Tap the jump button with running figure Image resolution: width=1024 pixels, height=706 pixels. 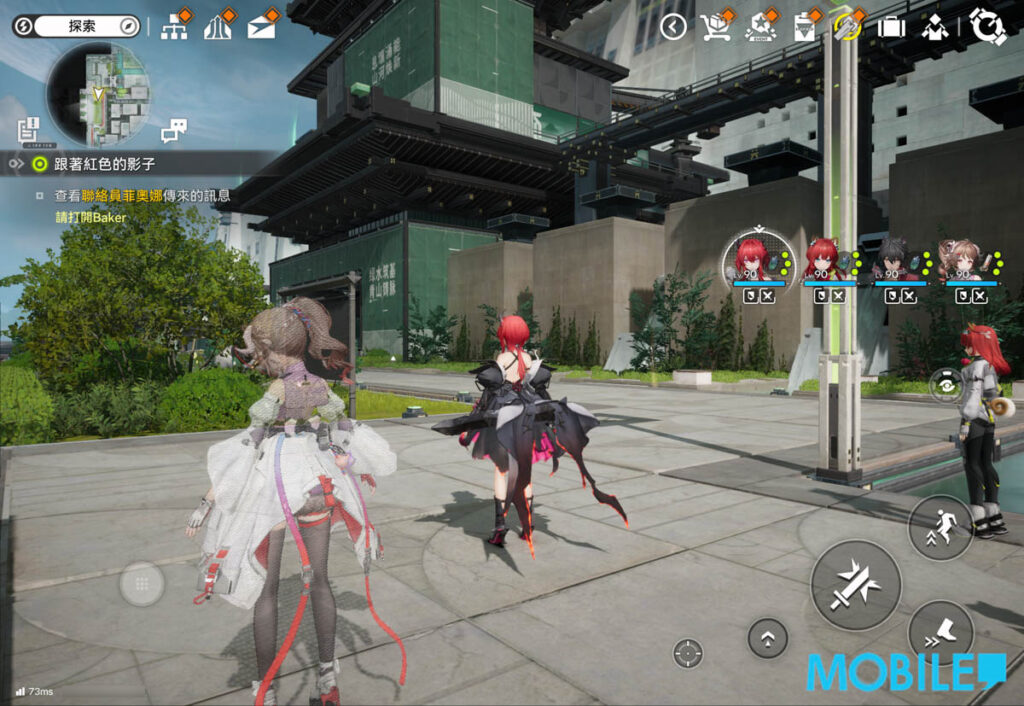940,527
